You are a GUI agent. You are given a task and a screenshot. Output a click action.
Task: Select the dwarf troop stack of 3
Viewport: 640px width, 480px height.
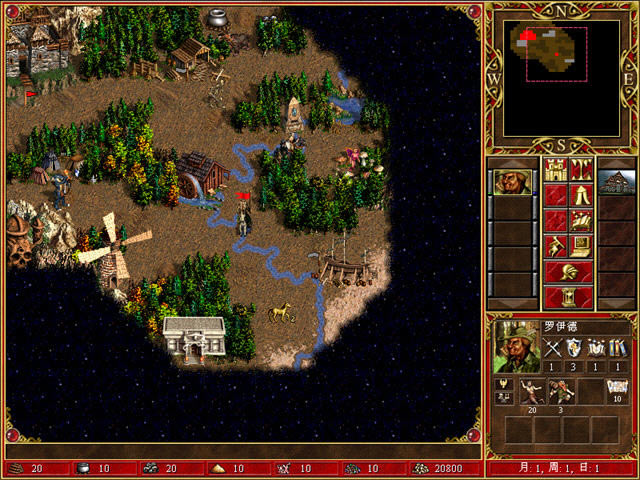coord(560,392)
